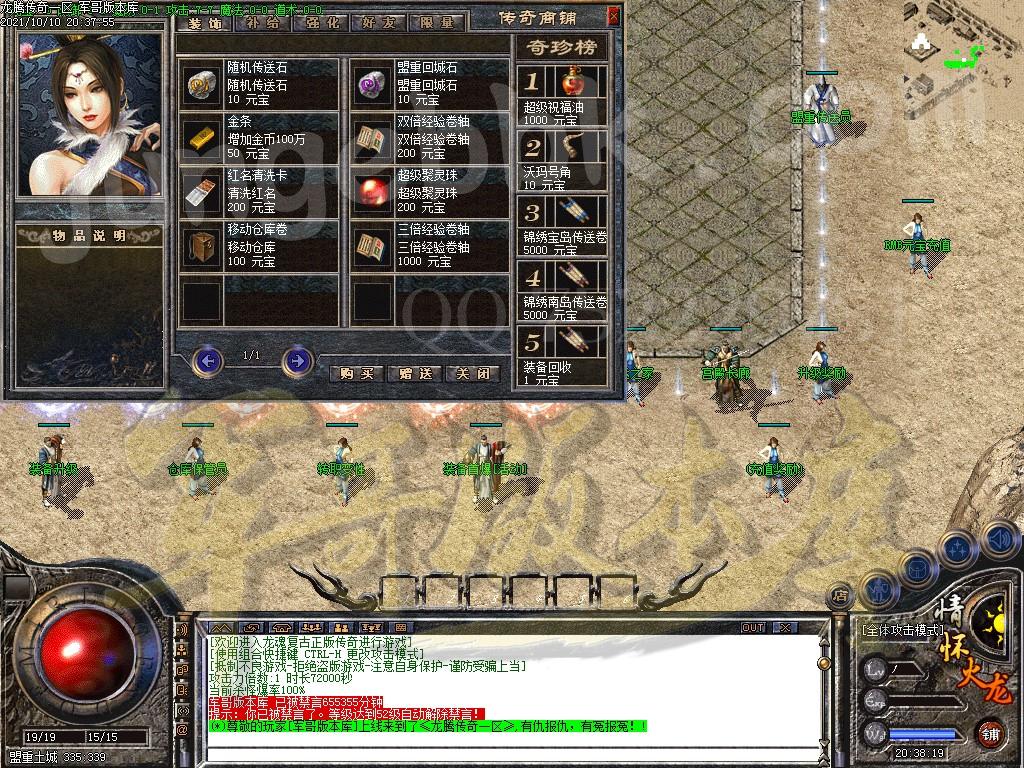The width and height of the screenshot is (1024, 768).
Task: Select the 移动仓库卷 mobile warehouse scroll
Action: tap(201, 245)
